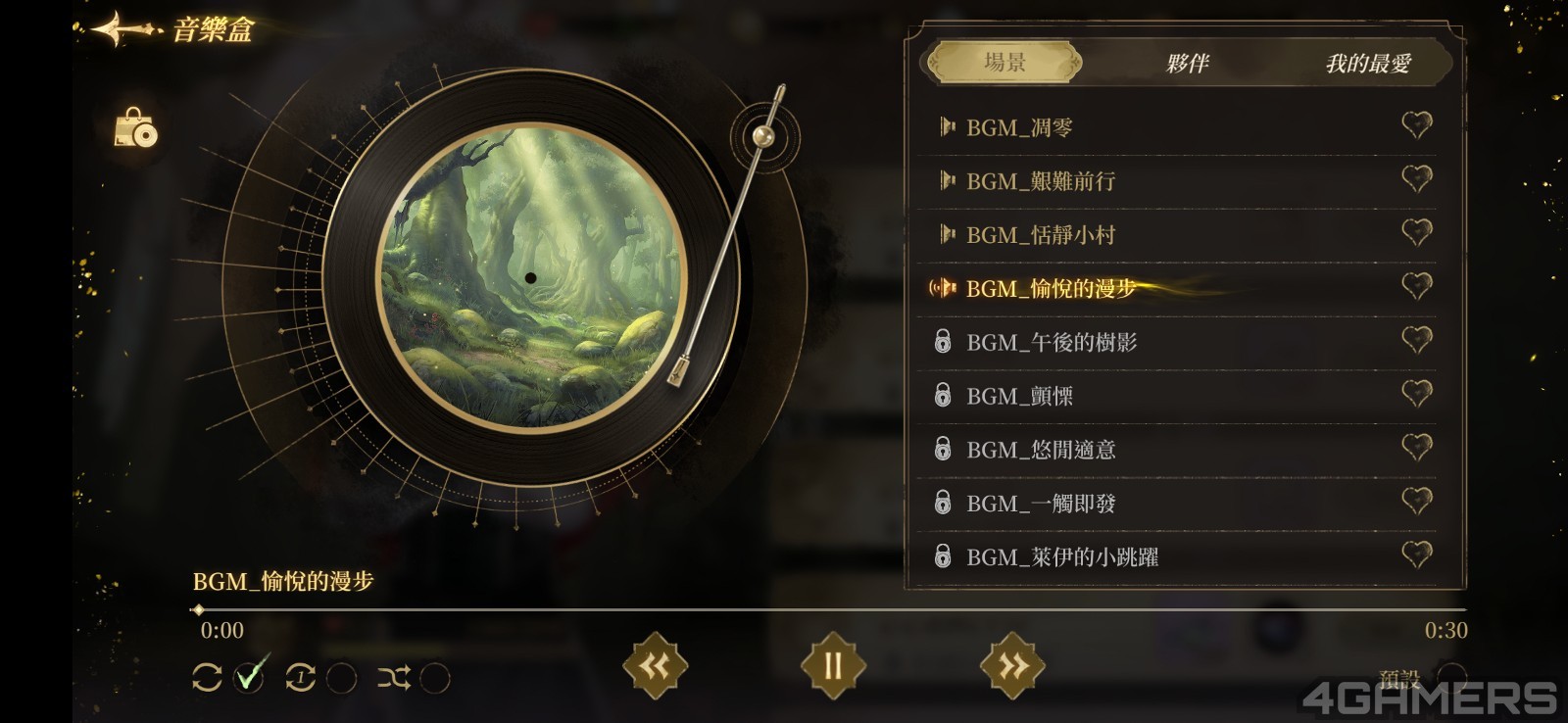Image resolution: width=1568 pixels, height=723 pixels.
Task: Switch to the 夥伴 tab
Action: pos(1187,64)
